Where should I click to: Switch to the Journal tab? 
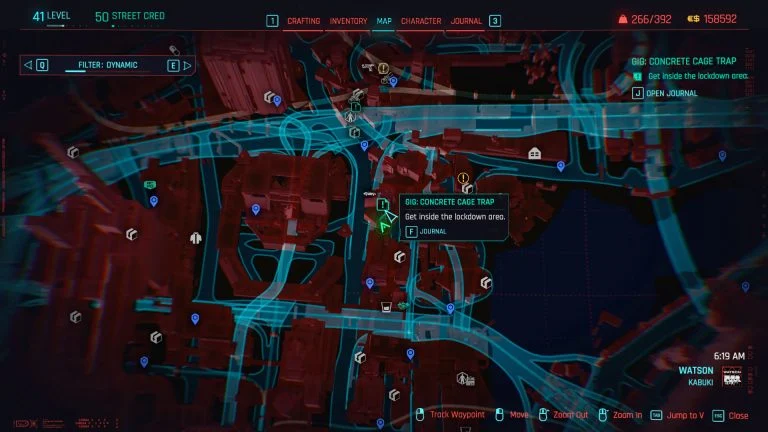click(466, 21)
